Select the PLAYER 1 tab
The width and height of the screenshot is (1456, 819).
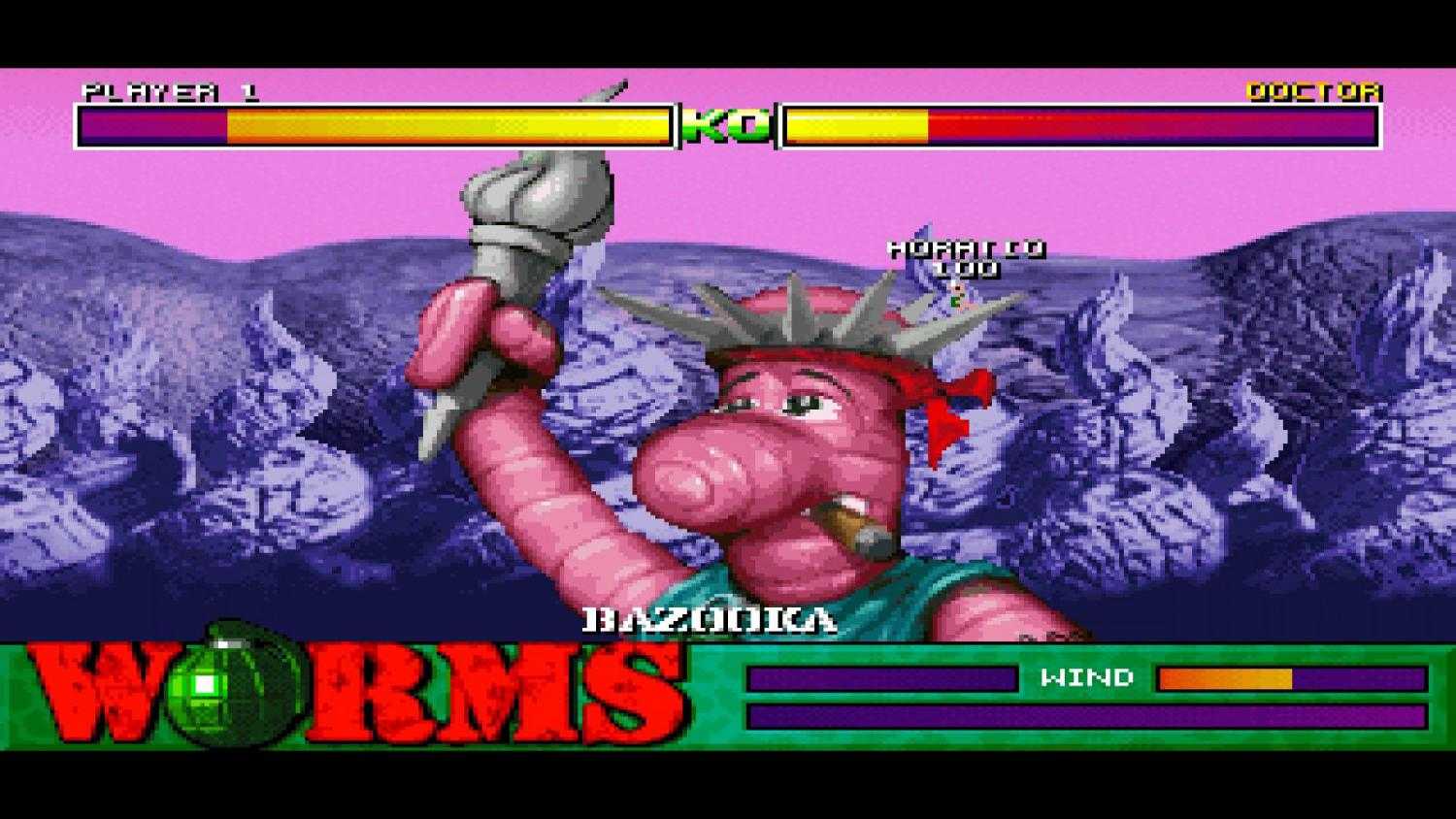(x=170, y=92)
